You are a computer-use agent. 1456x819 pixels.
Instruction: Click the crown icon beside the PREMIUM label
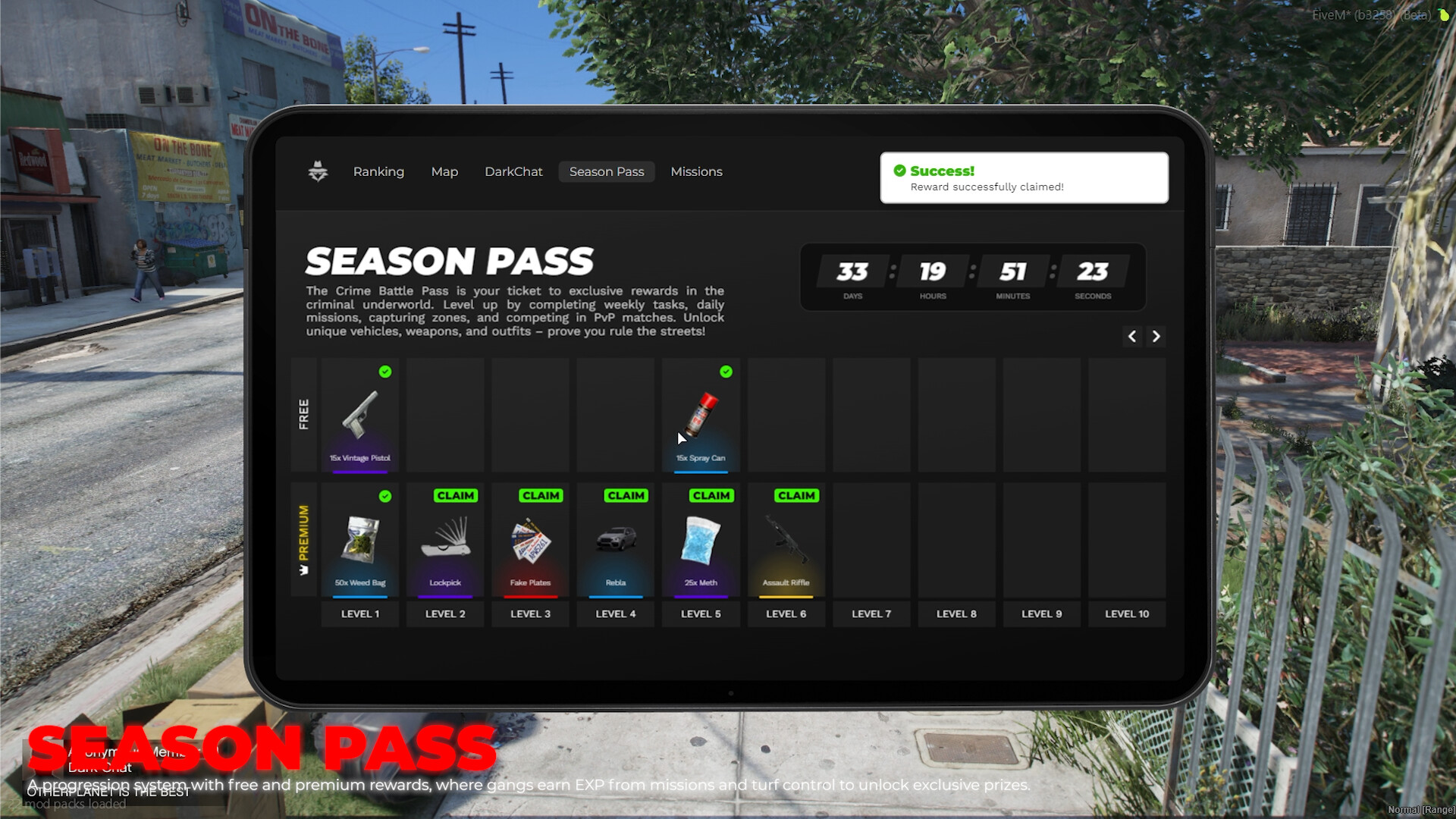pyautogui.click(x=303, y=571)
